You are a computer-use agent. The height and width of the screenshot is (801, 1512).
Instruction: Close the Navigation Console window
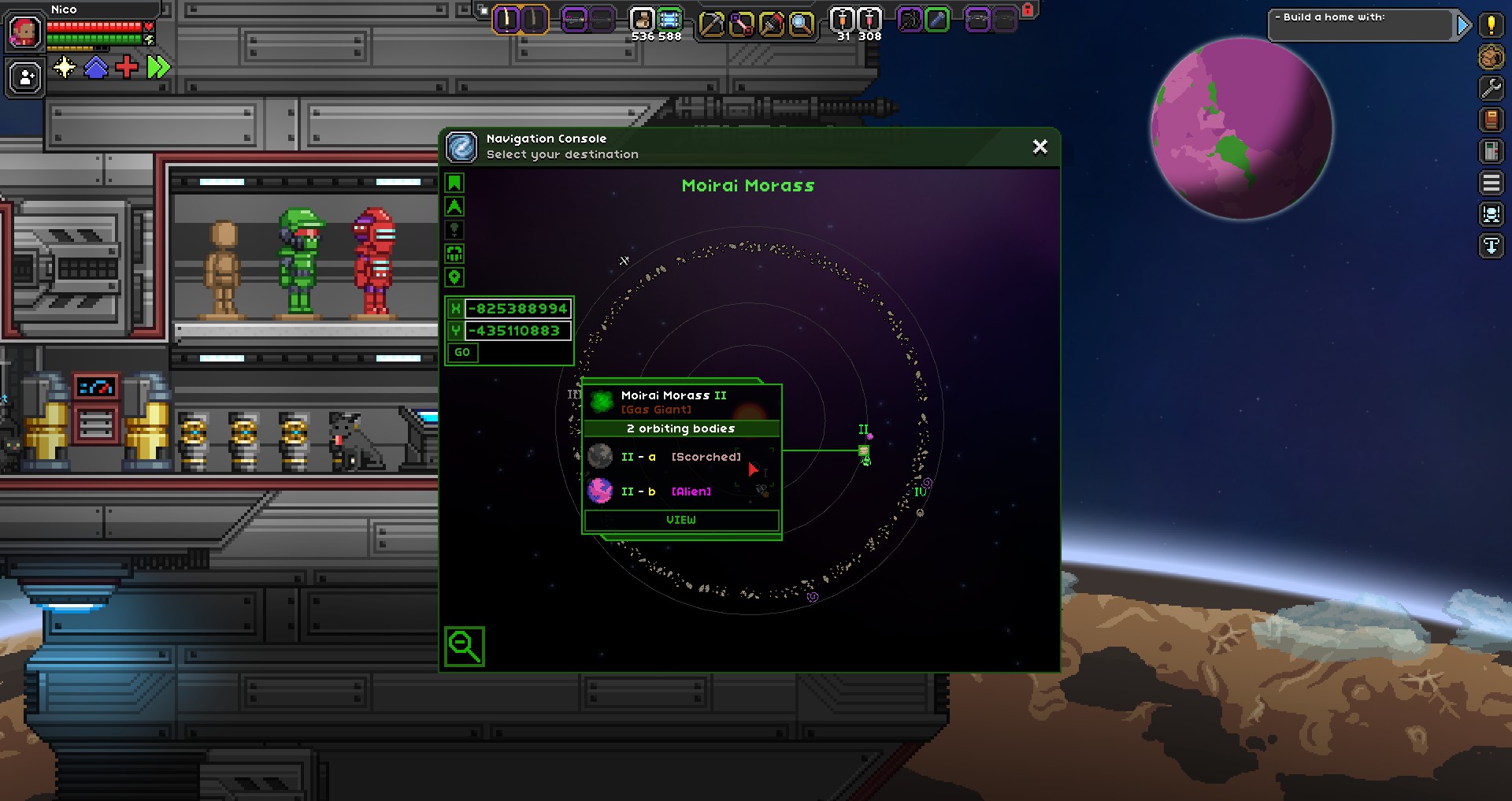click(1039, 147)
